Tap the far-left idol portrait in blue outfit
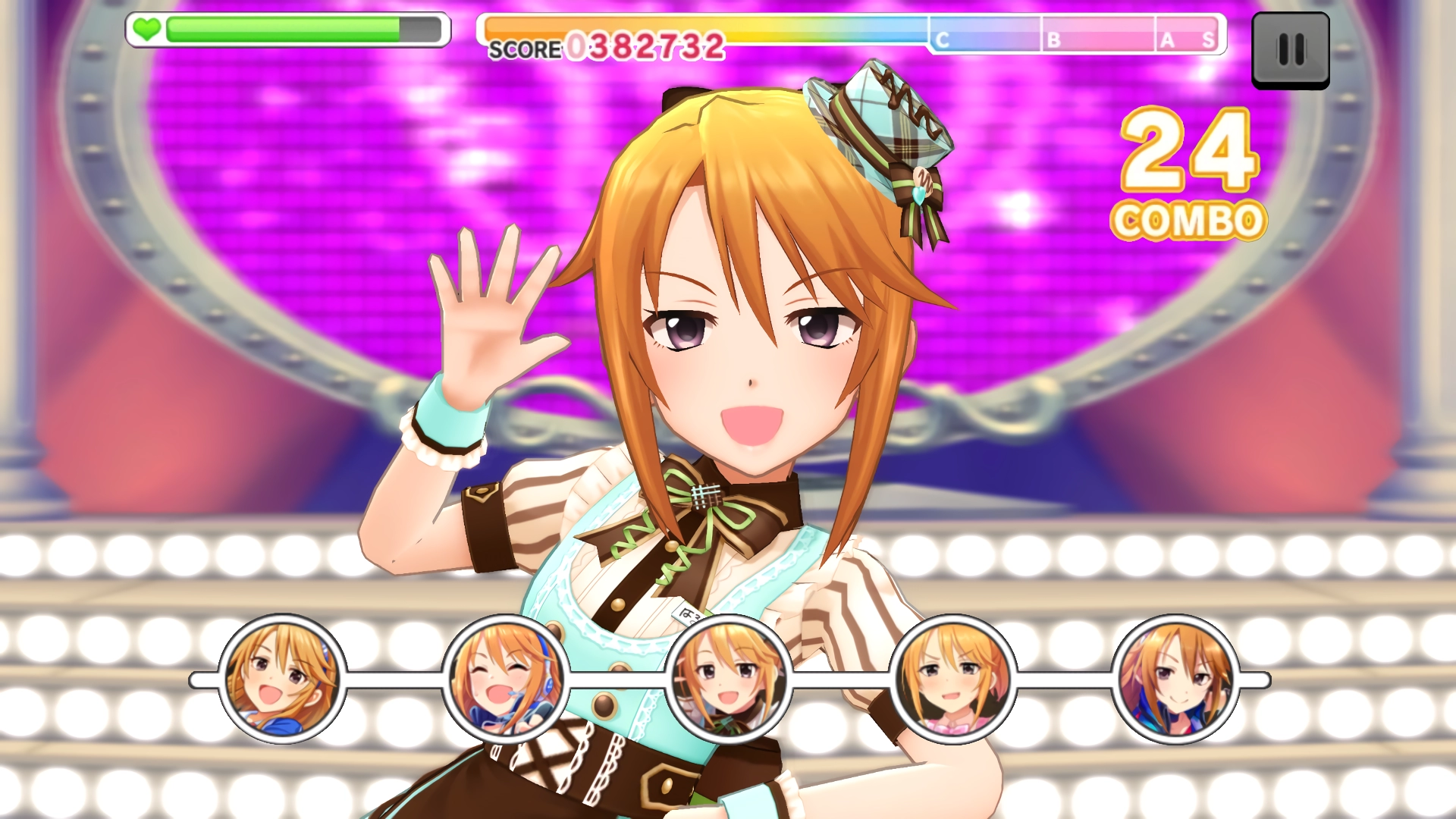 coord(282,679)
